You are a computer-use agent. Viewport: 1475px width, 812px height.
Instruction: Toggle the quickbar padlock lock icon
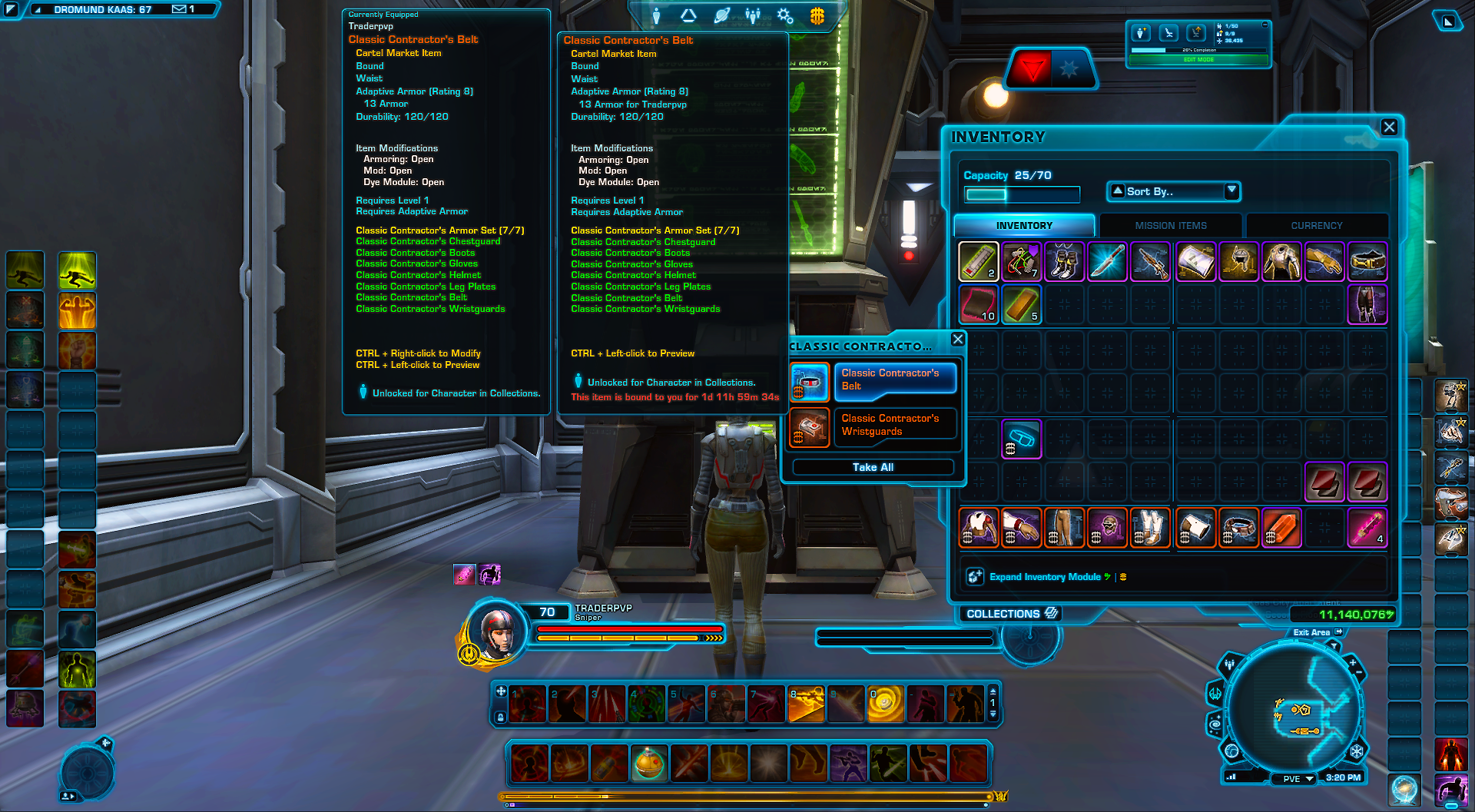point(501,718)
